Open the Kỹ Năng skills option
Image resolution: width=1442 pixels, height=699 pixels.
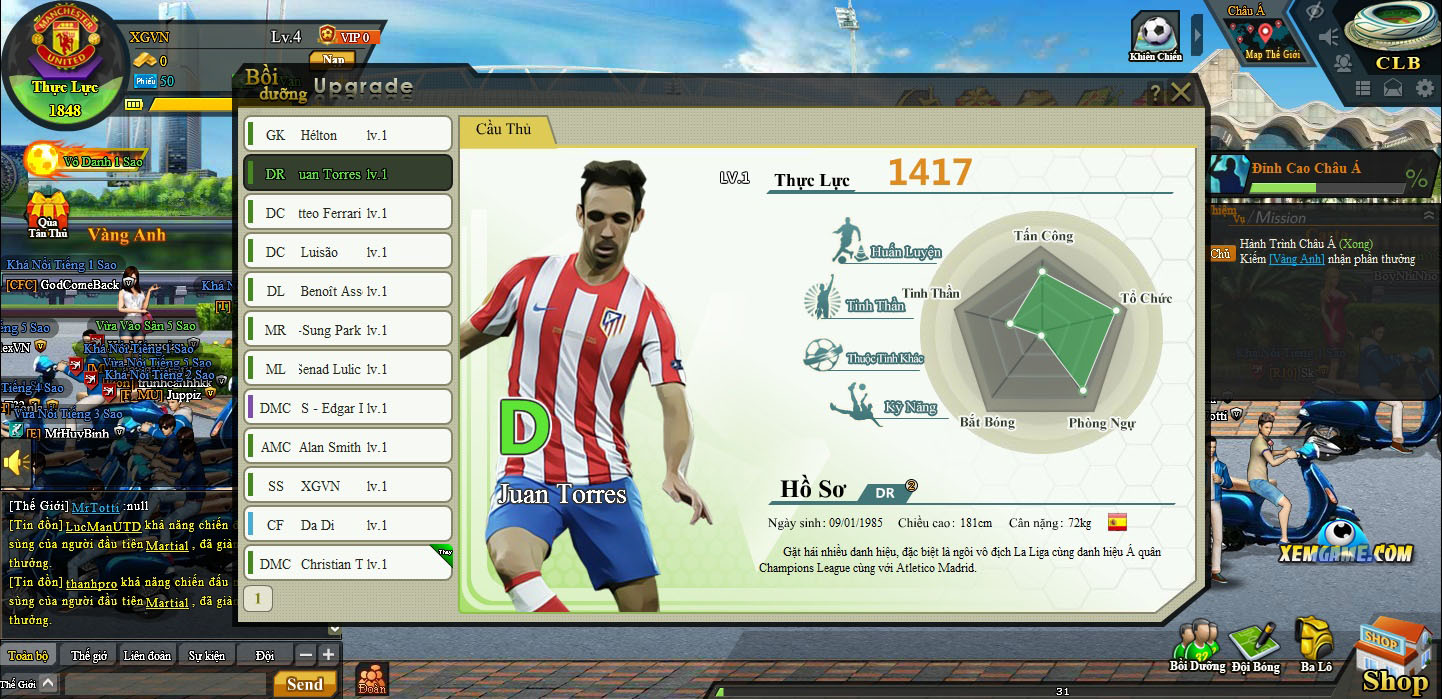(x=888, y=404)
